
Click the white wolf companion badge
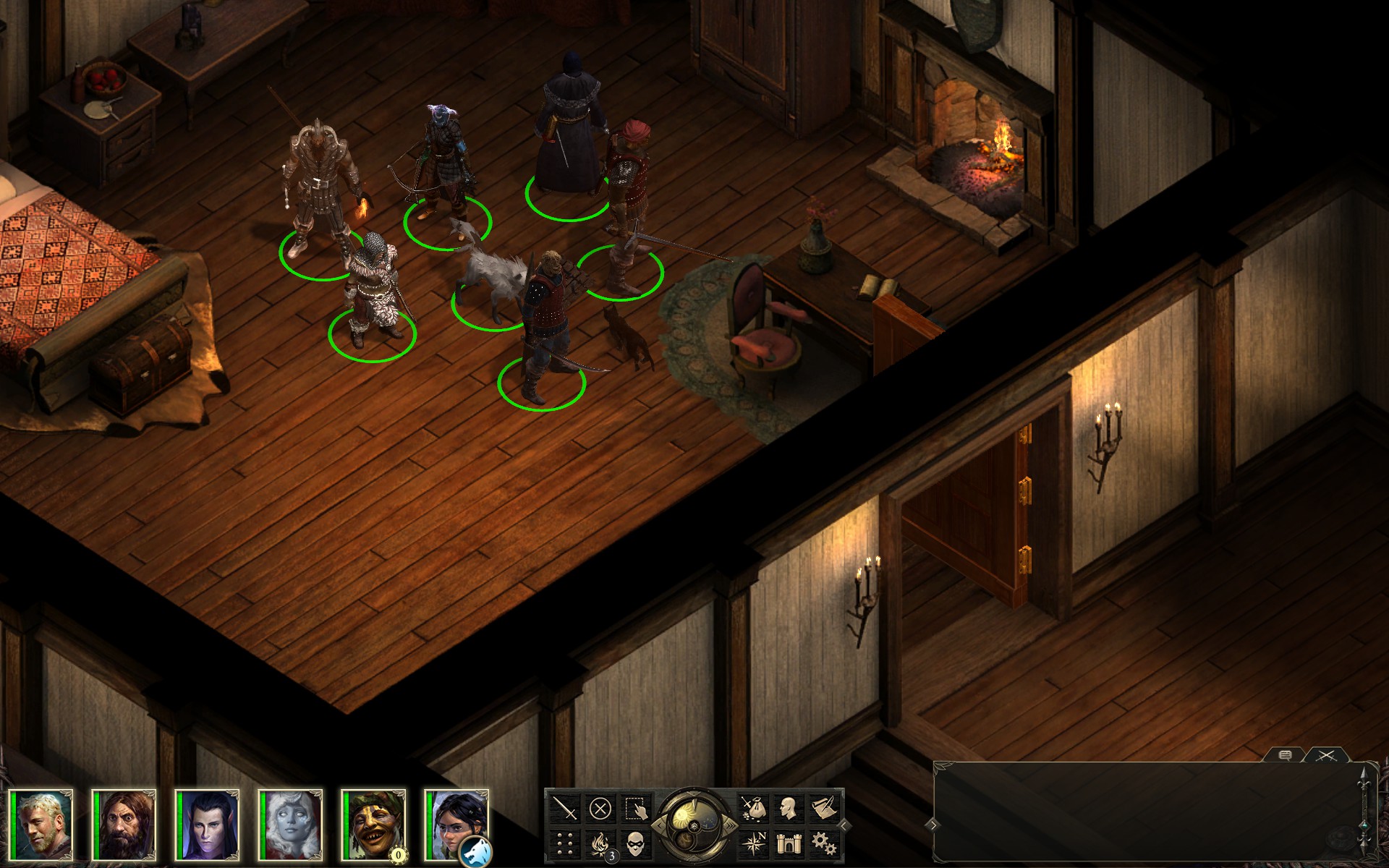point(475,851)
